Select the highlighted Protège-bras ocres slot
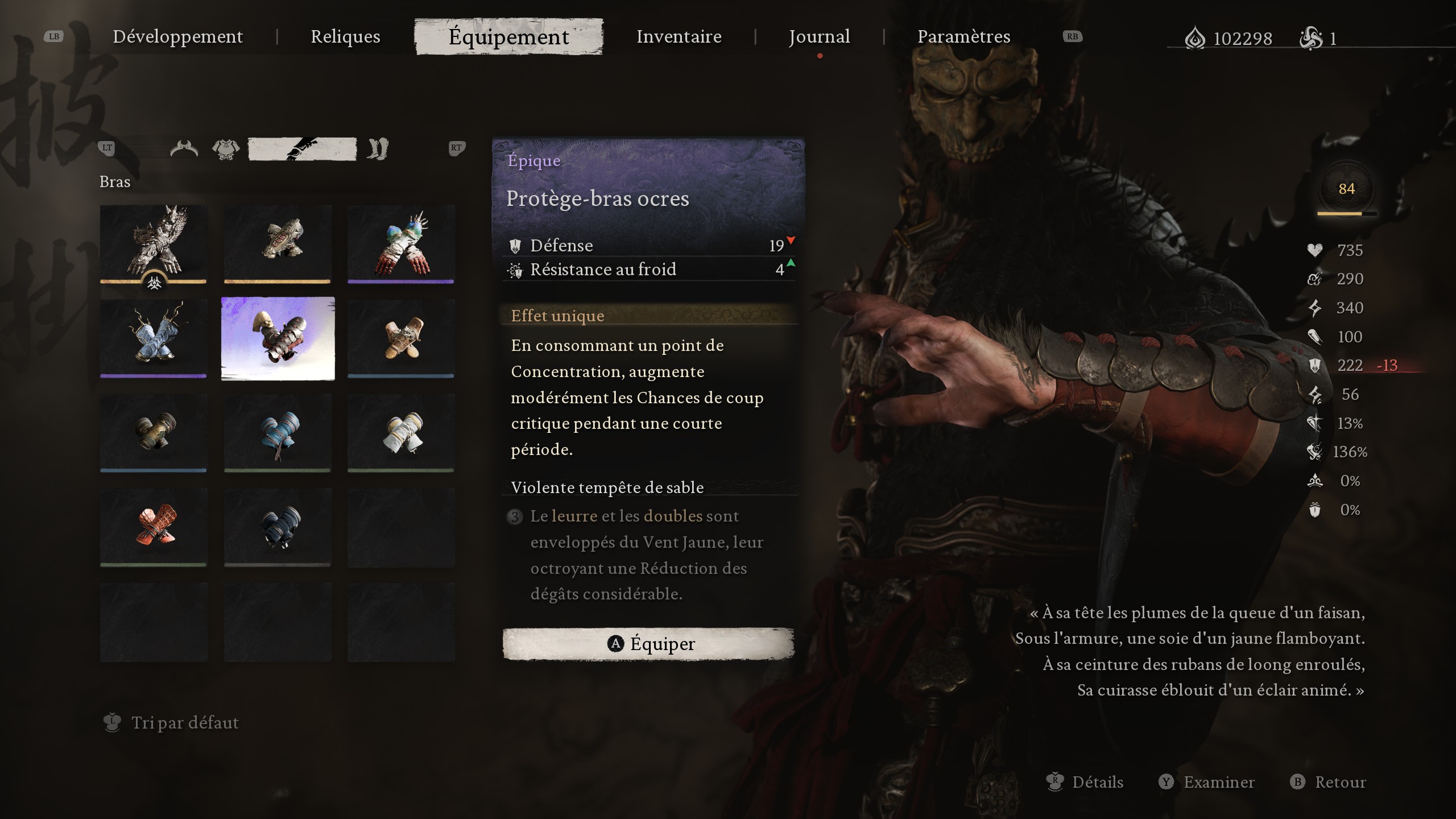The height and width of the screenshot is (819, 1456). 278,338
